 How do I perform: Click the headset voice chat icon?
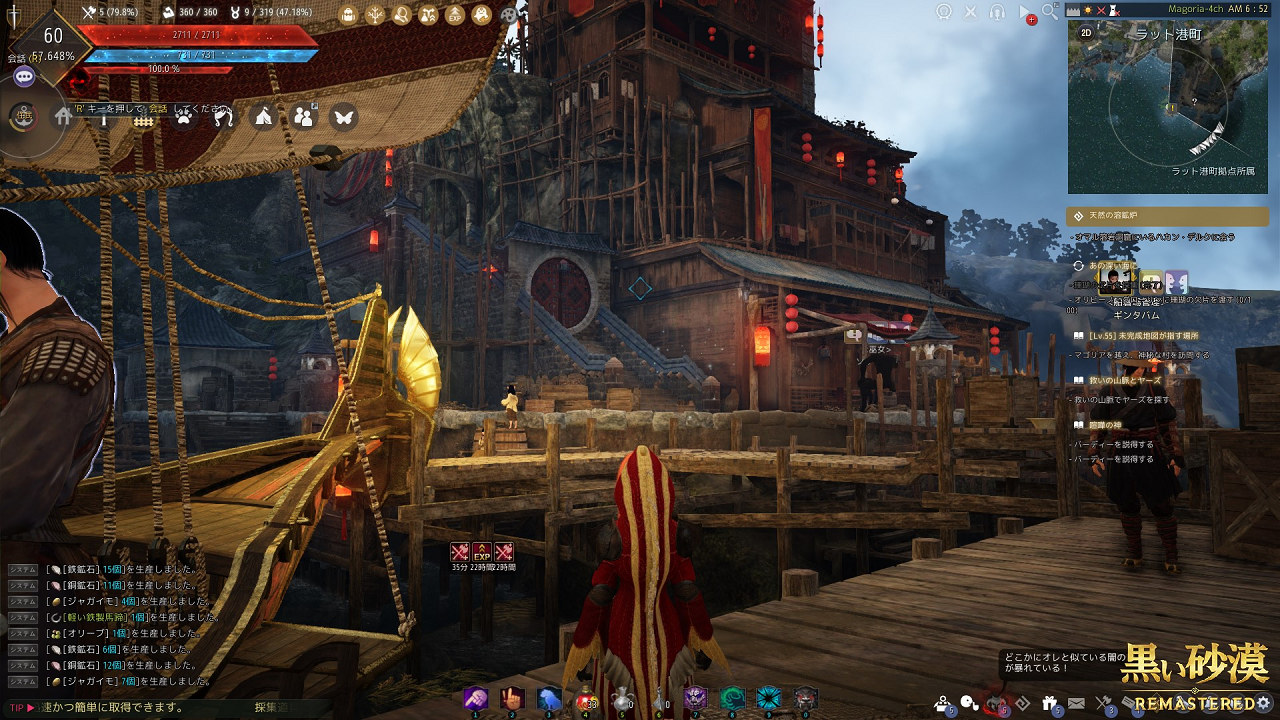pos(997,12)
